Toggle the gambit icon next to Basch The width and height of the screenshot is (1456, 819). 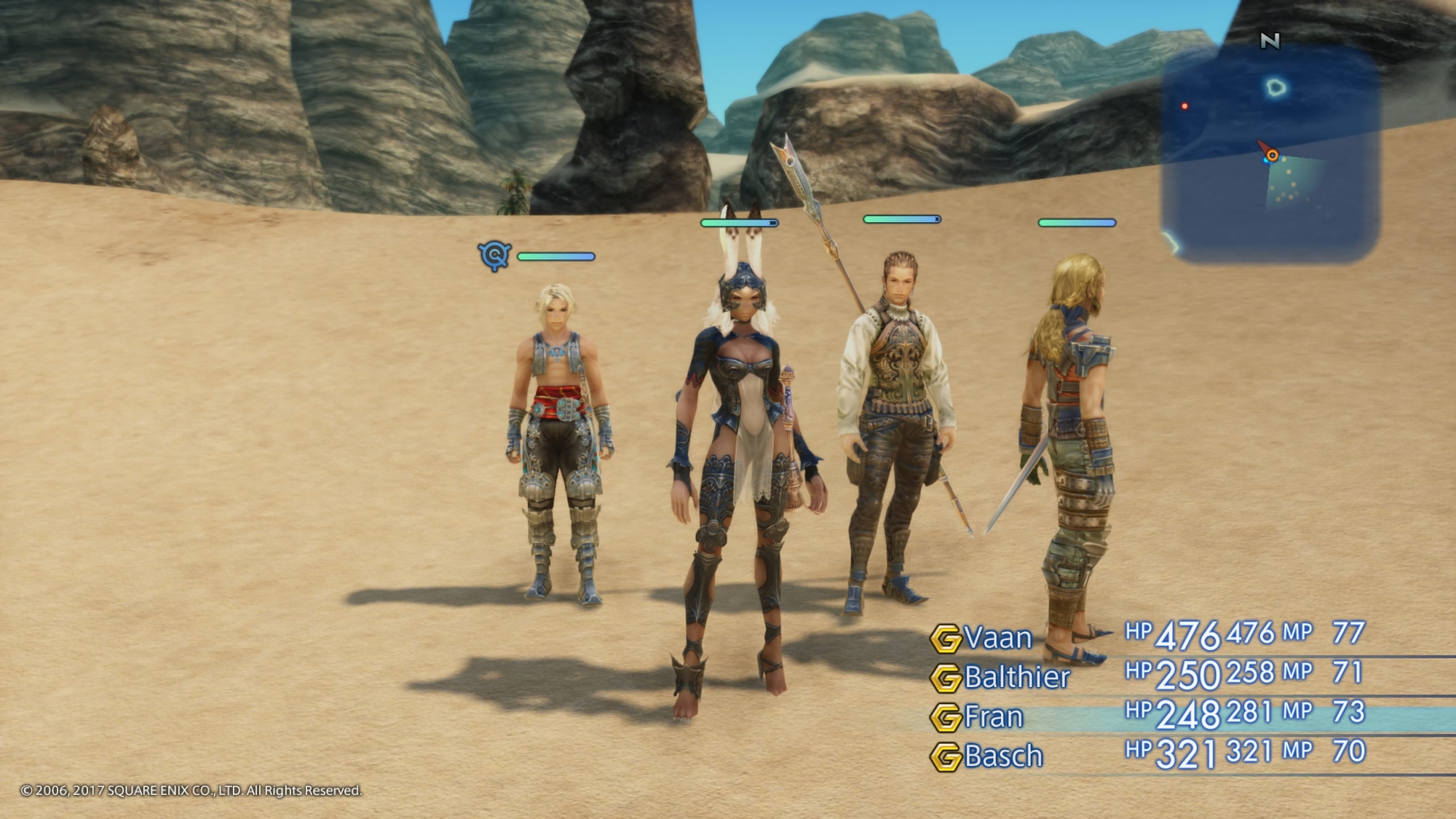(946, 757)
